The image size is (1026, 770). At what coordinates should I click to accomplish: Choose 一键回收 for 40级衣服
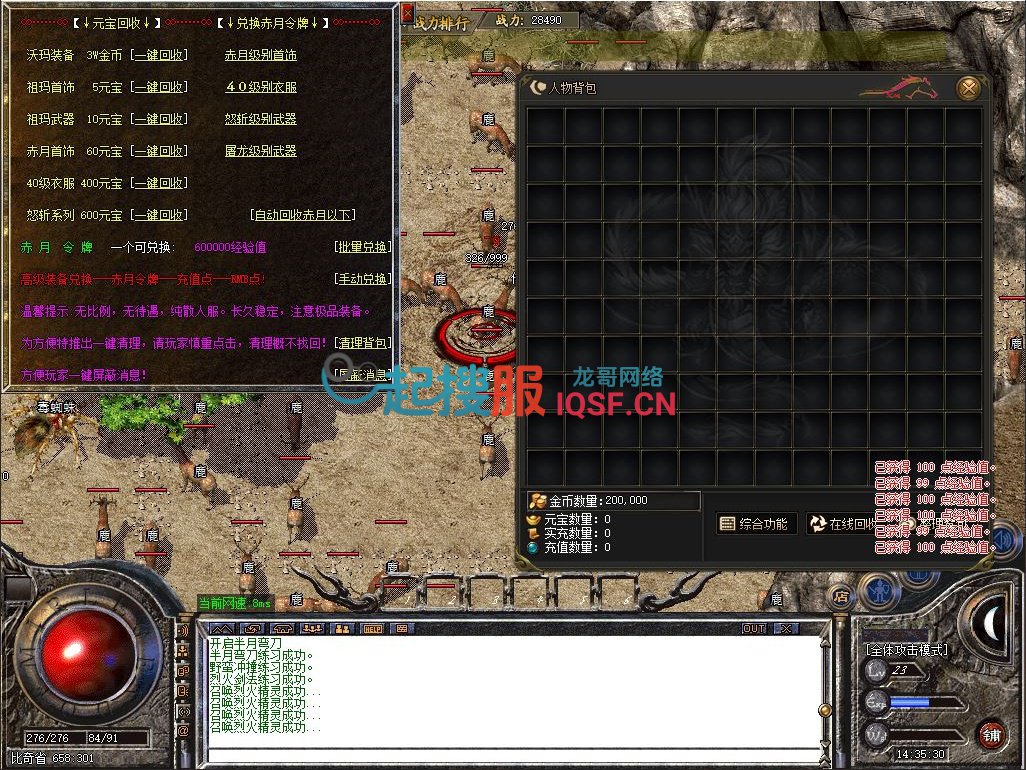[159, 183]
